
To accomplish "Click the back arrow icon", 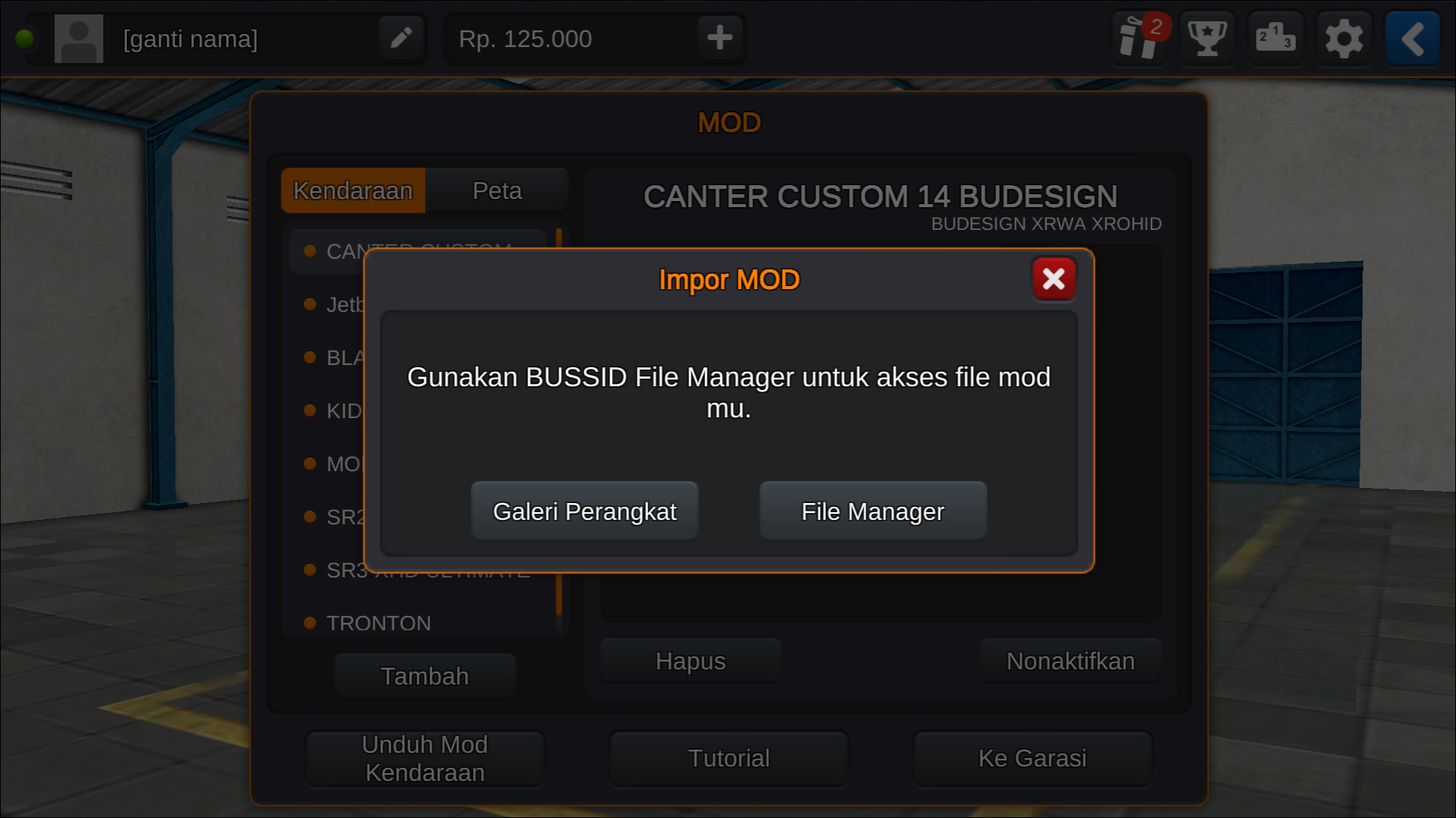I will point(1412,38).
